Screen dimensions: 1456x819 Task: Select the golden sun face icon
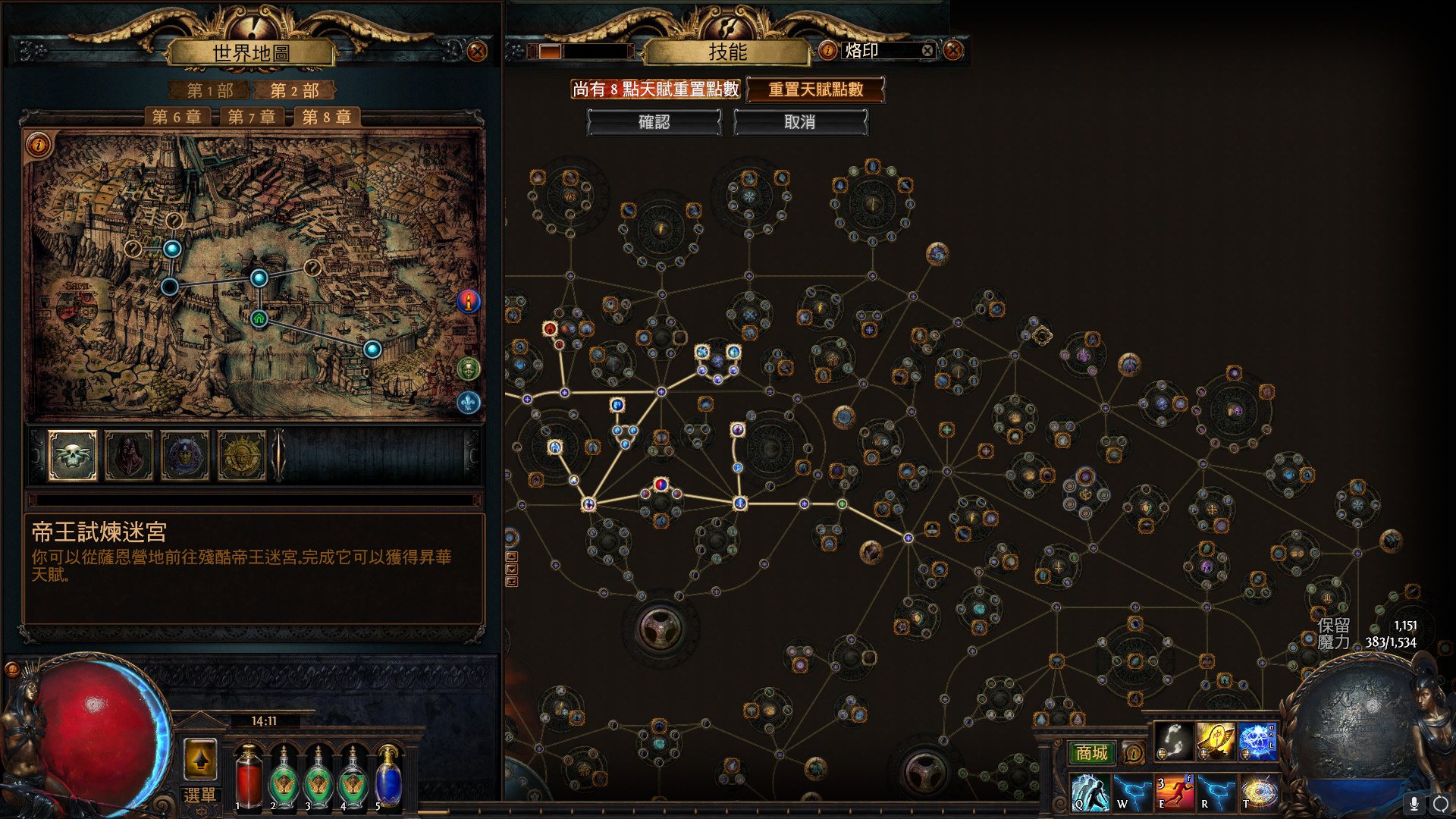tap(241, 455)
